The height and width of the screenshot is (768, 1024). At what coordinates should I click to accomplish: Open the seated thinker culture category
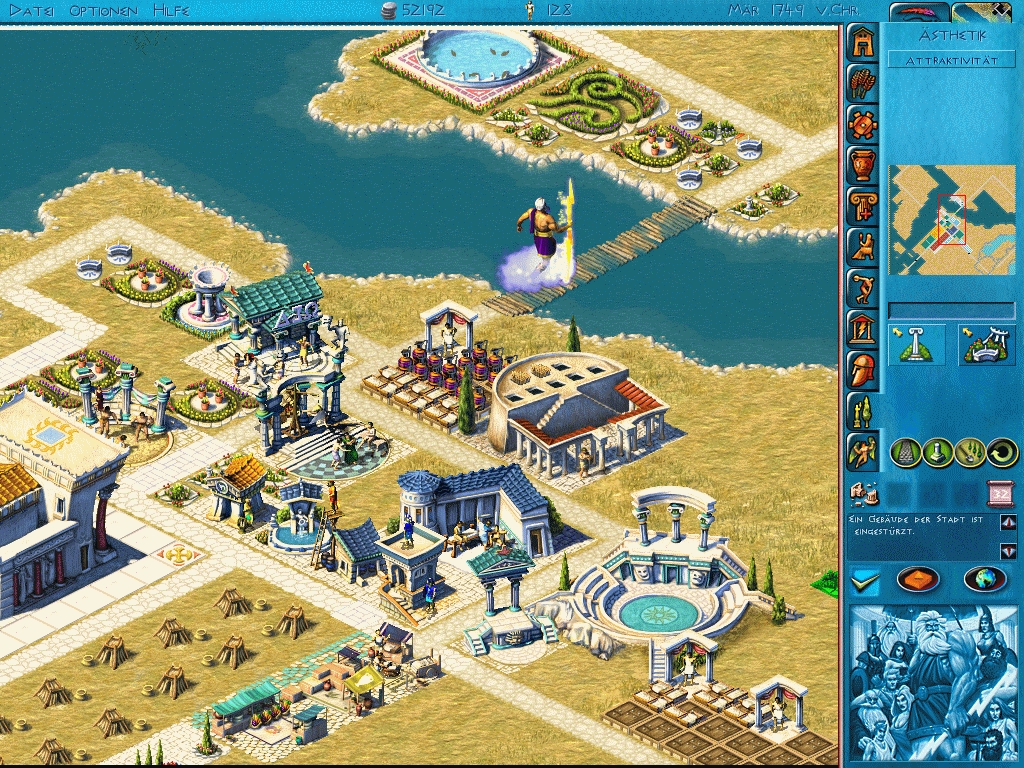coord(862,246)
